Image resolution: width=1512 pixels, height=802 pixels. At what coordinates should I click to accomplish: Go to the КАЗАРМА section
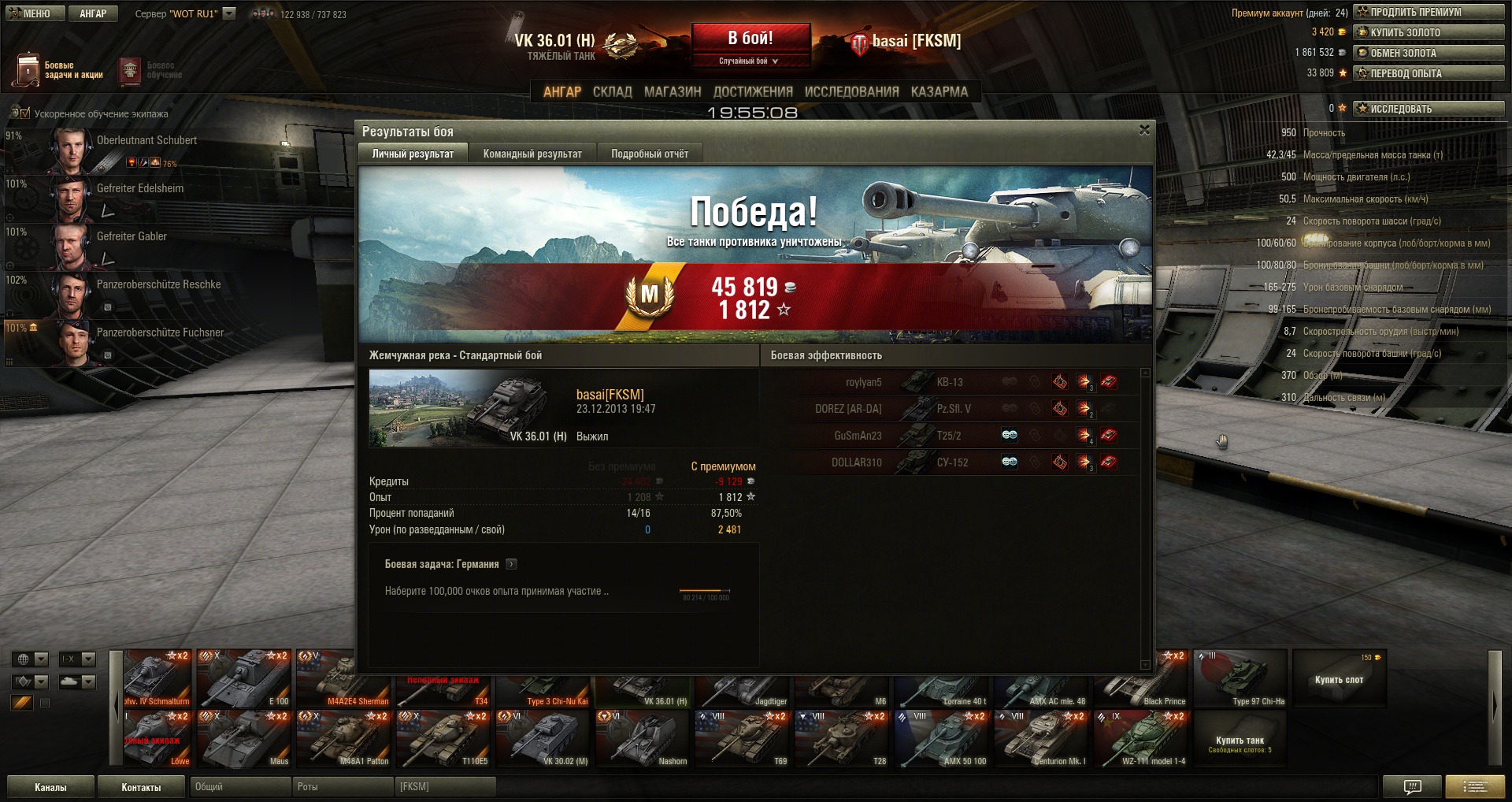(939, 91)
